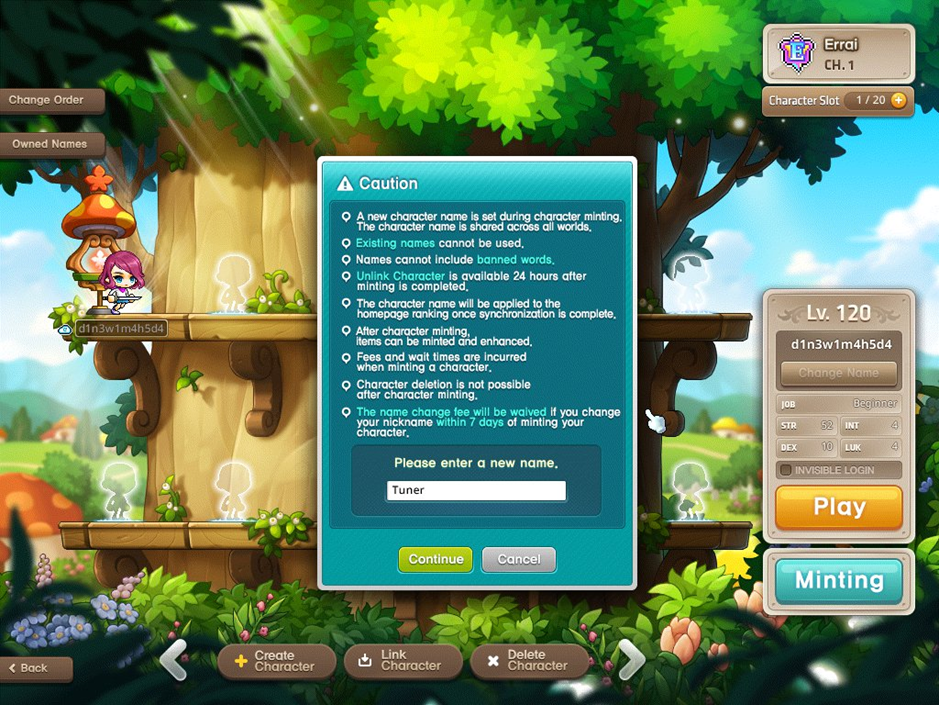Viewport: 939px width, 705px height.
Task: Cancel the Caution dialog
Action: [x=518, y=559]
